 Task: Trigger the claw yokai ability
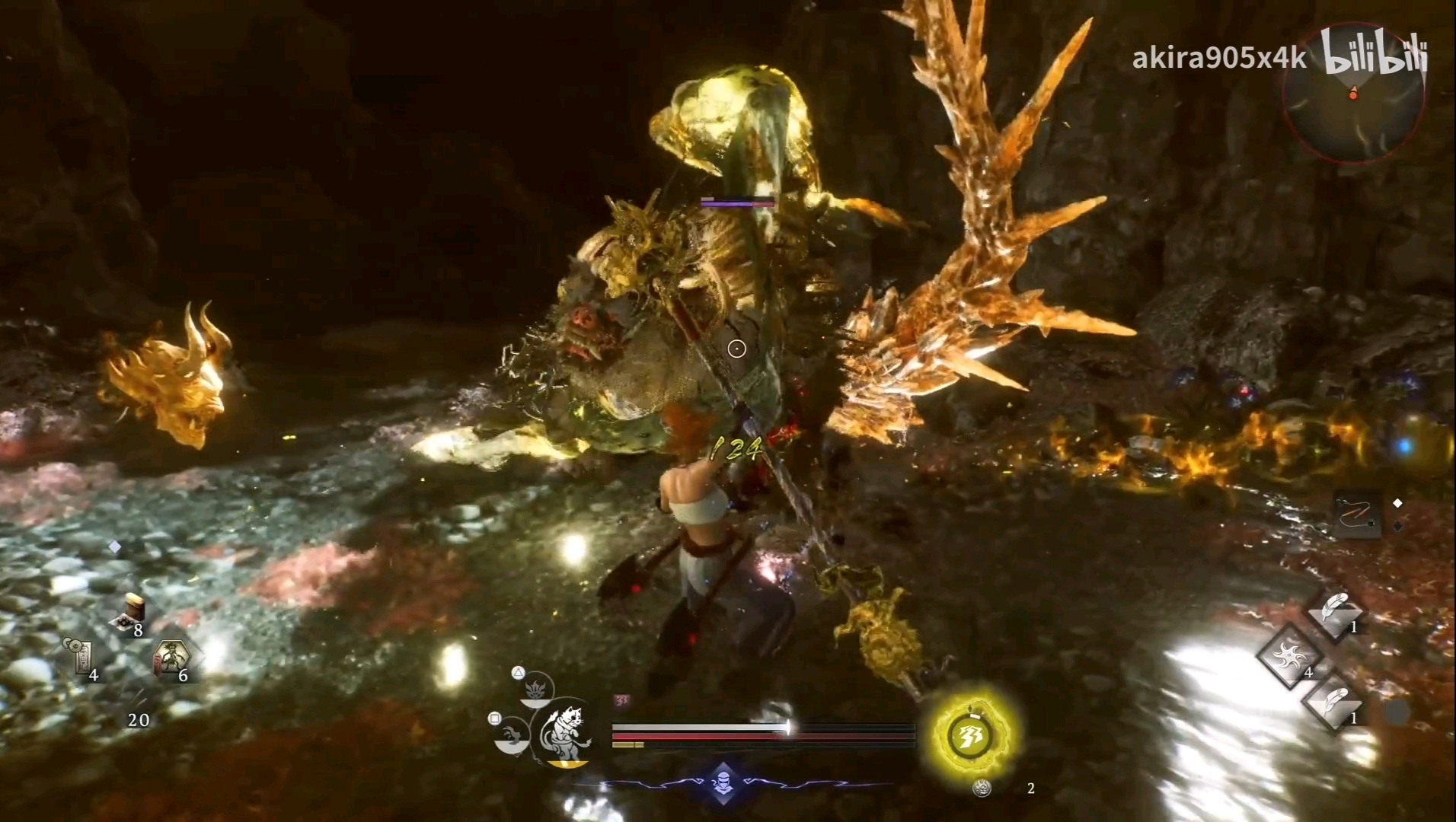pyautogui.click(x=512, y=734)
